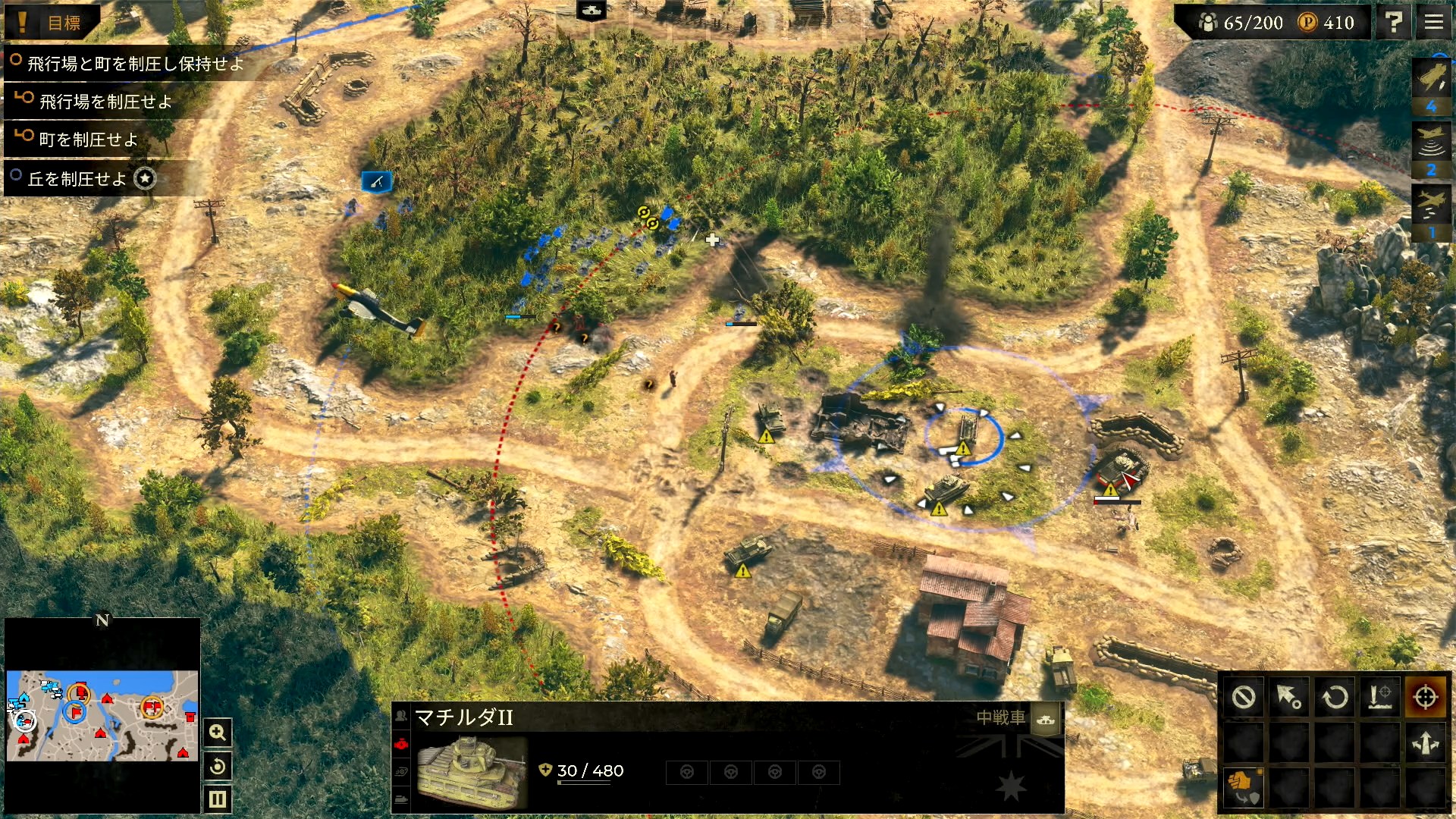The image size is (1456, 819).
Task: Click the rotate unit command icon
Action: [1334, 696]
